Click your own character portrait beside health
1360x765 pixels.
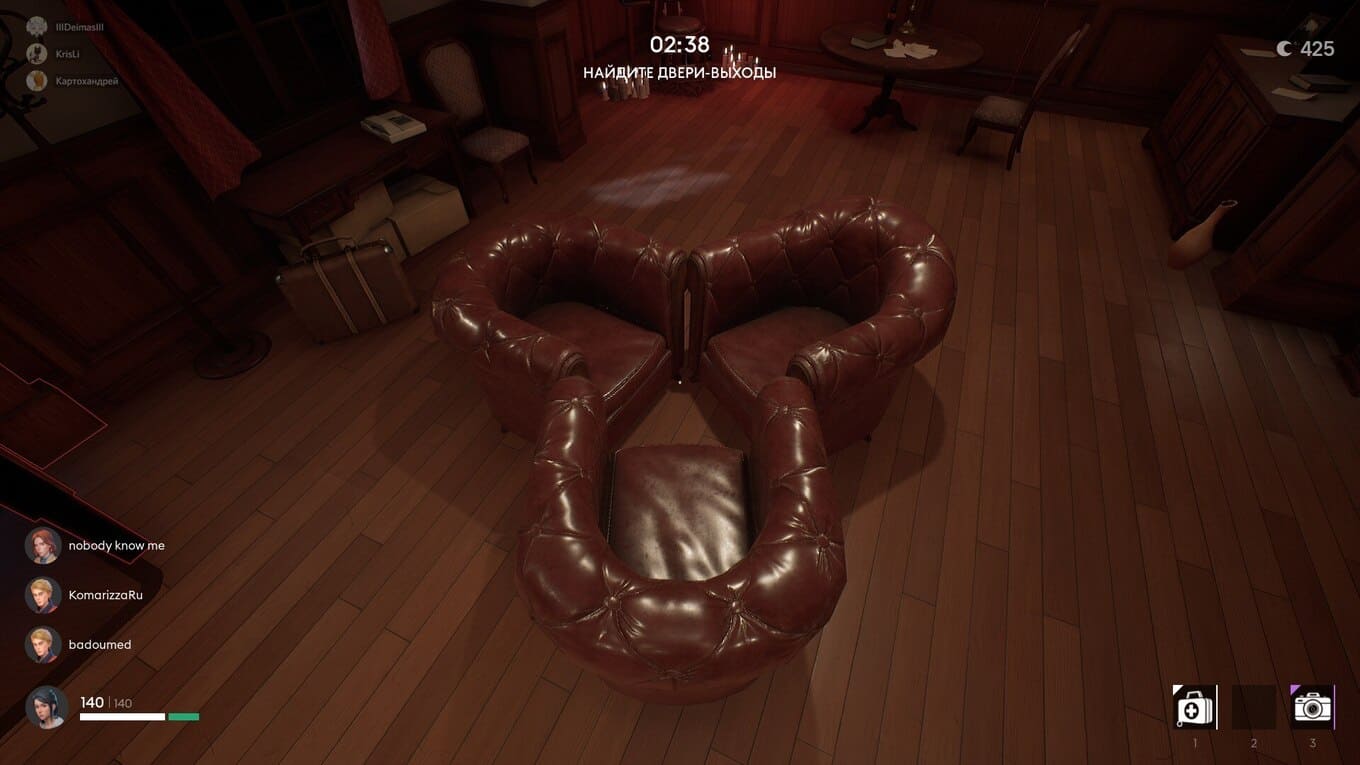(x=47, y=707)
